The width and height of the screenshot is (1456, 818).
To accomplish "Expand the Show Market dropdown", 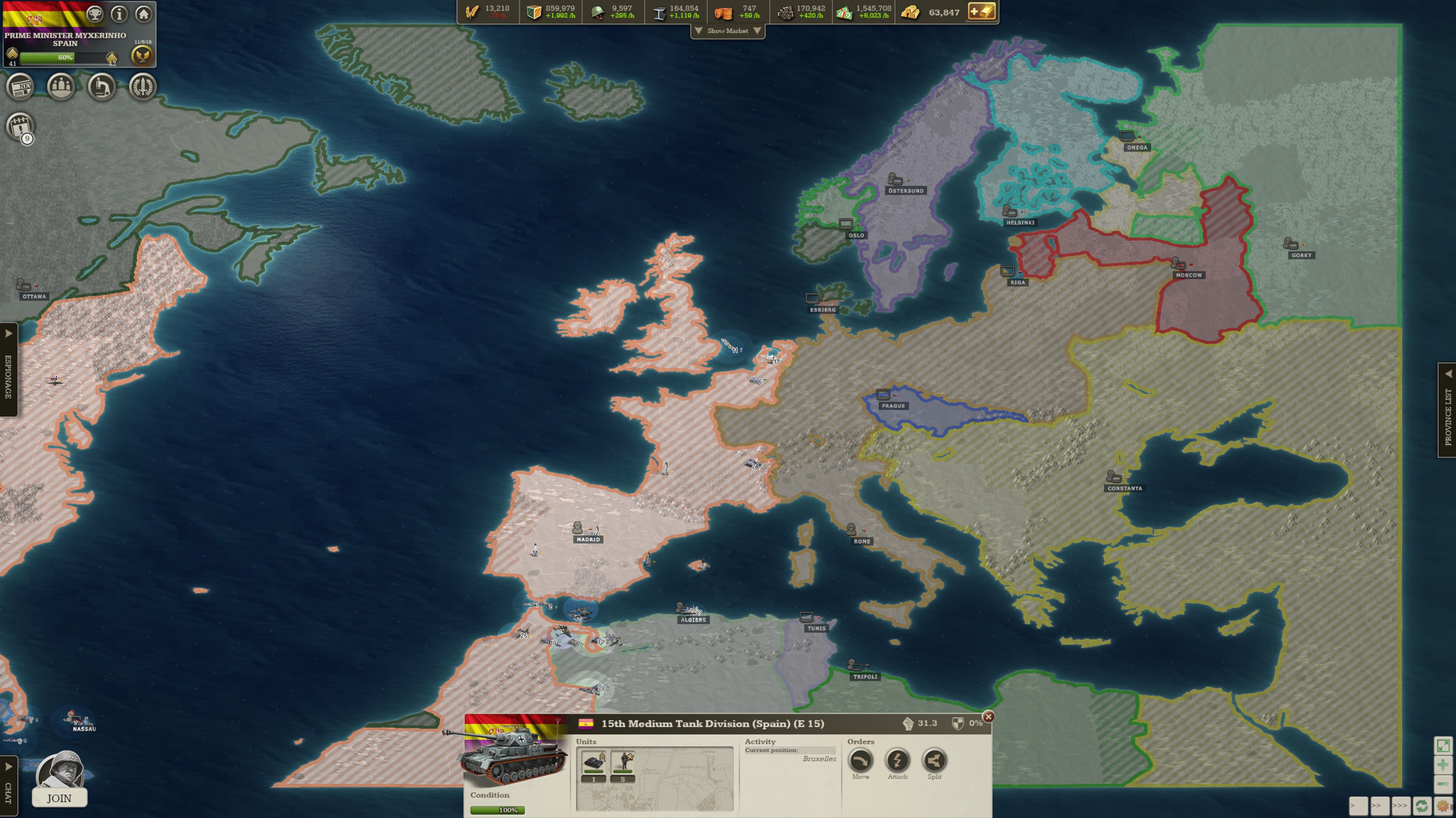I will [x=728, y=31].
